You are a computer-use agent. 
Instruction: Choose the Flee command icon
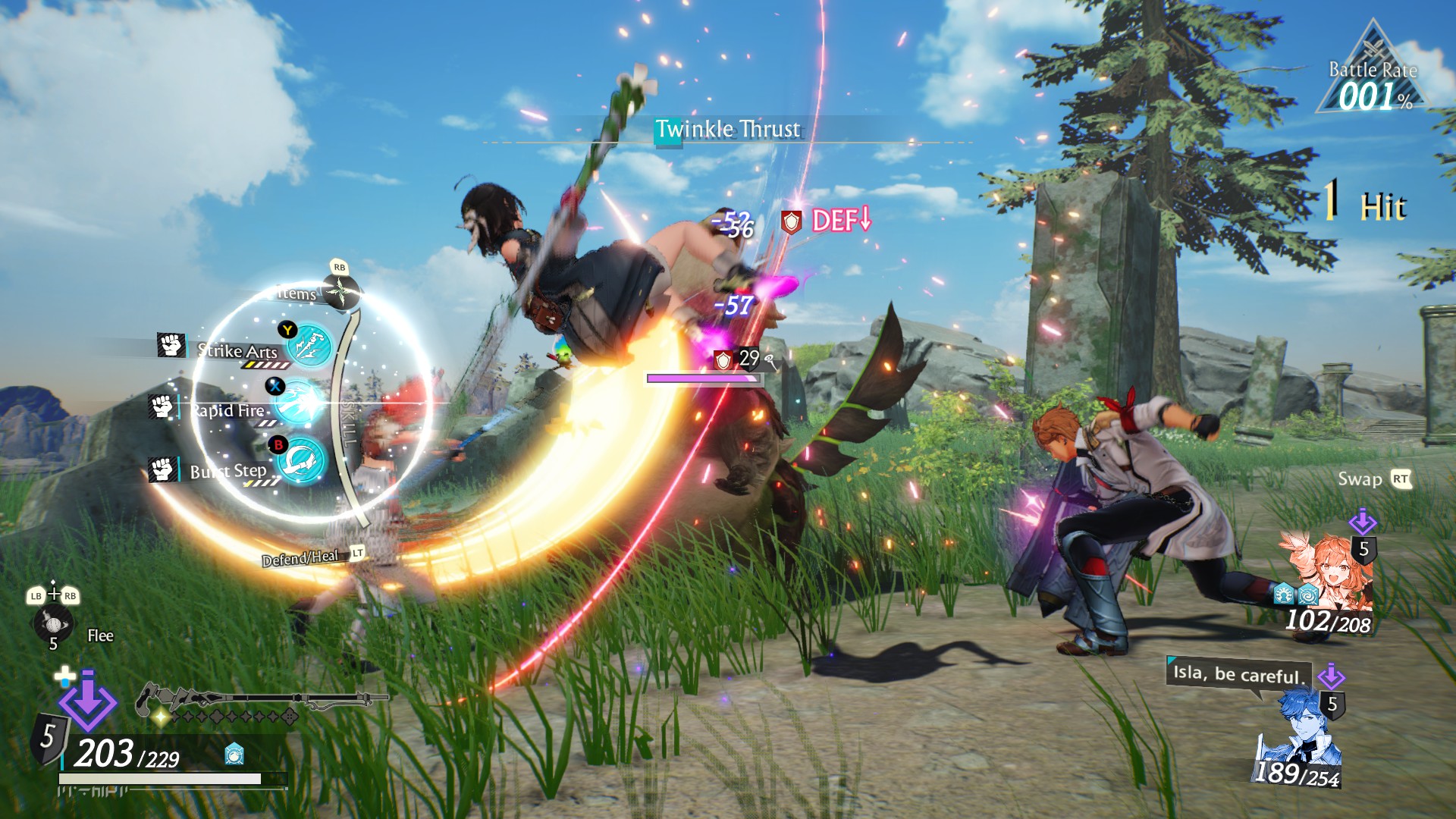coord(52,624)
